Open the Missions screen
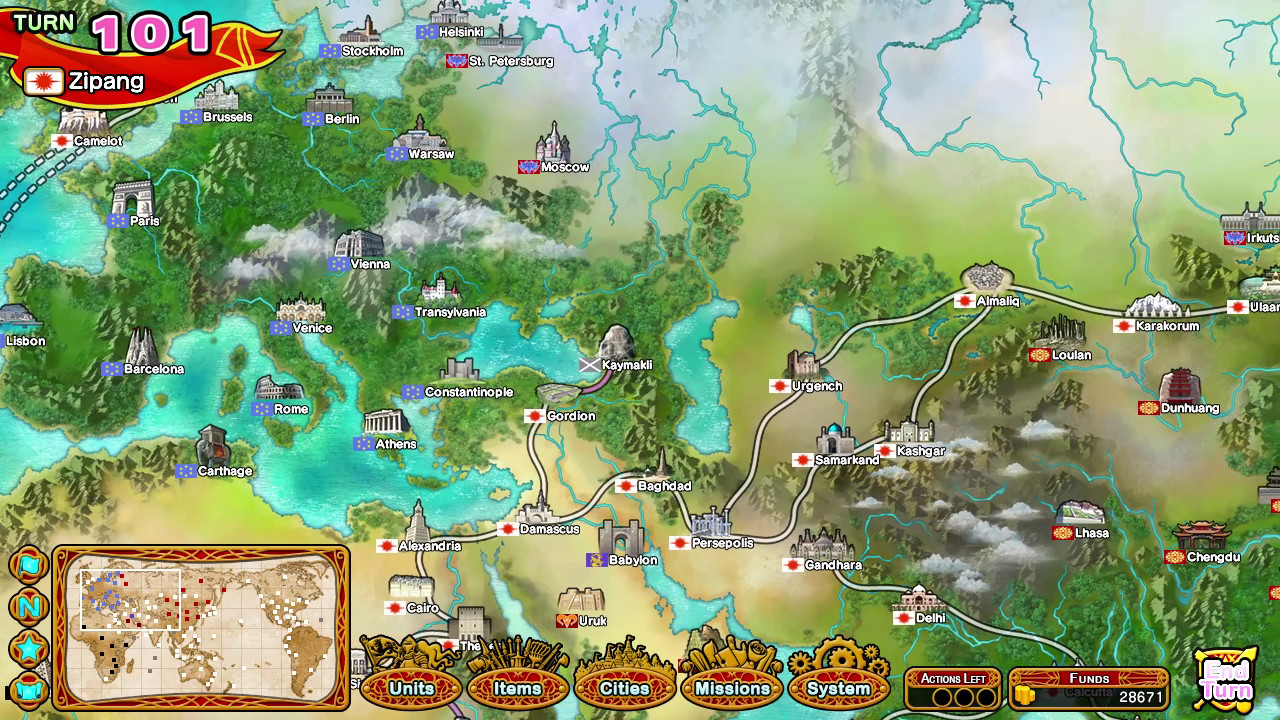 (x=732, y=688)
